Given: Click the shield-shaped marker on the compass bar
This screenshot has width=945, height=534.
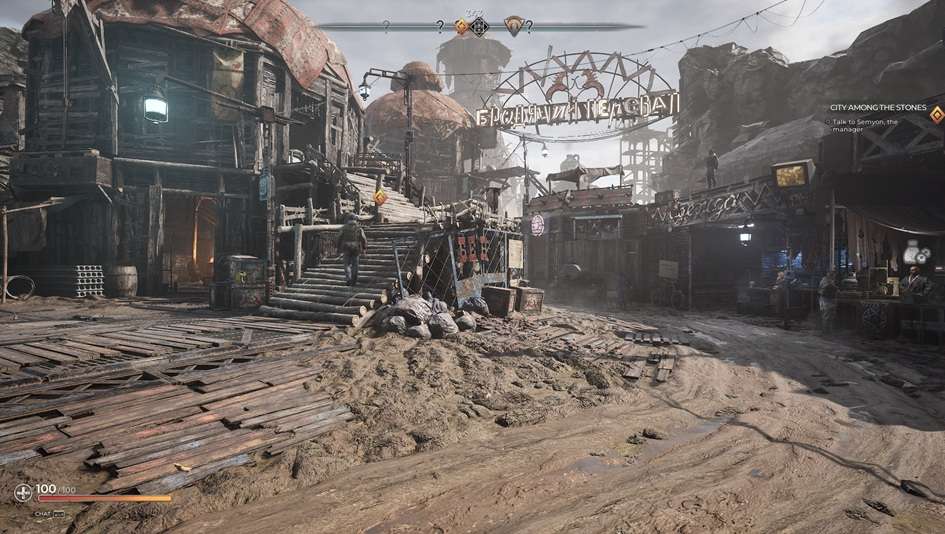Looking at the screenshot, I should 514,25.
